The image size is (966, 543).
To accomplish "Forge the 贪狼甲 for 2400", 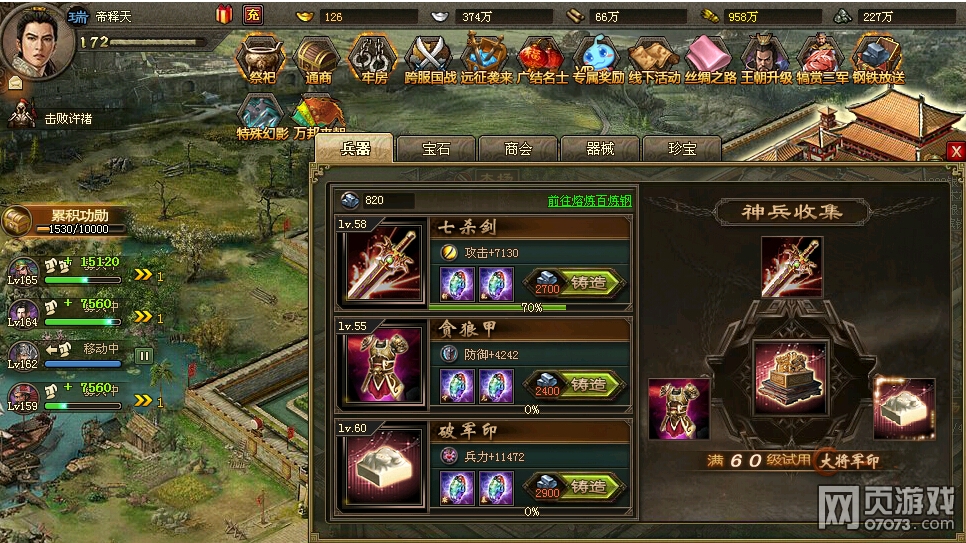I will coord(575,385).
